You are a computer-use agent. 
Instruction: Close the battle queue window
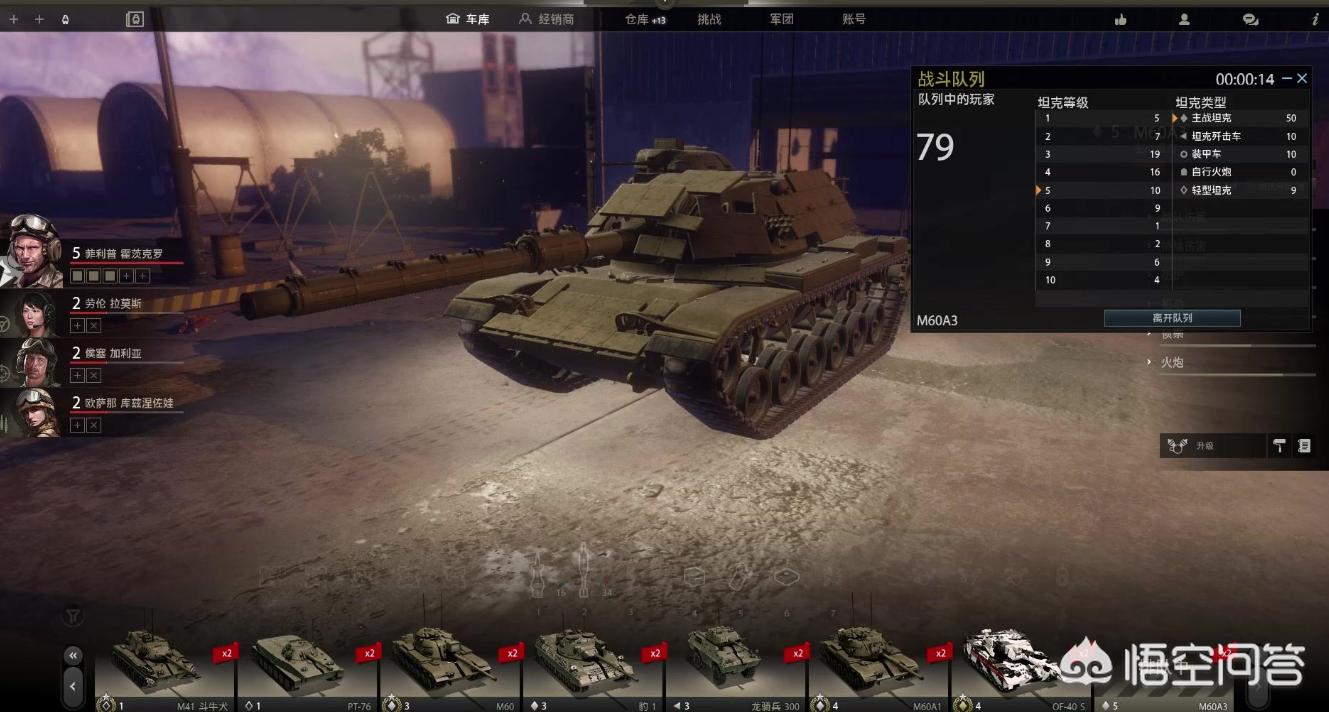pos(1302,78)
